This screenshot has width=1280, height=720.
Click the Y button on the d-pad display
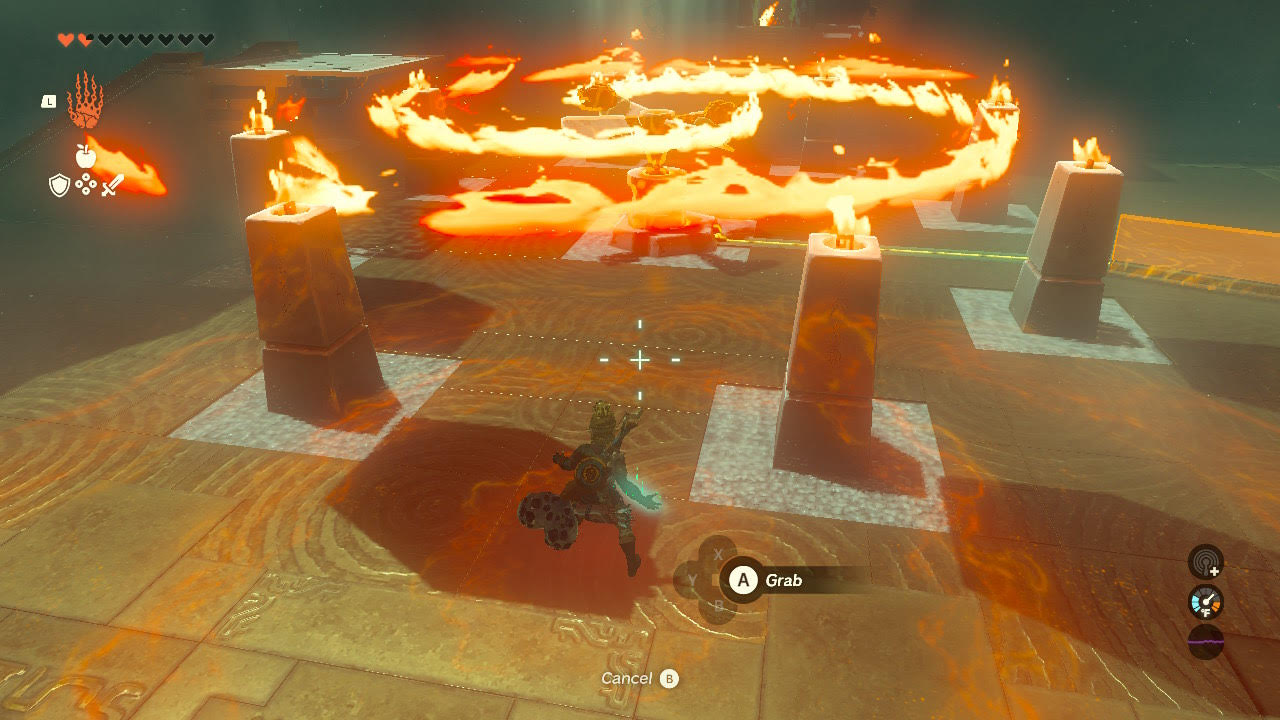coord(691,578)
